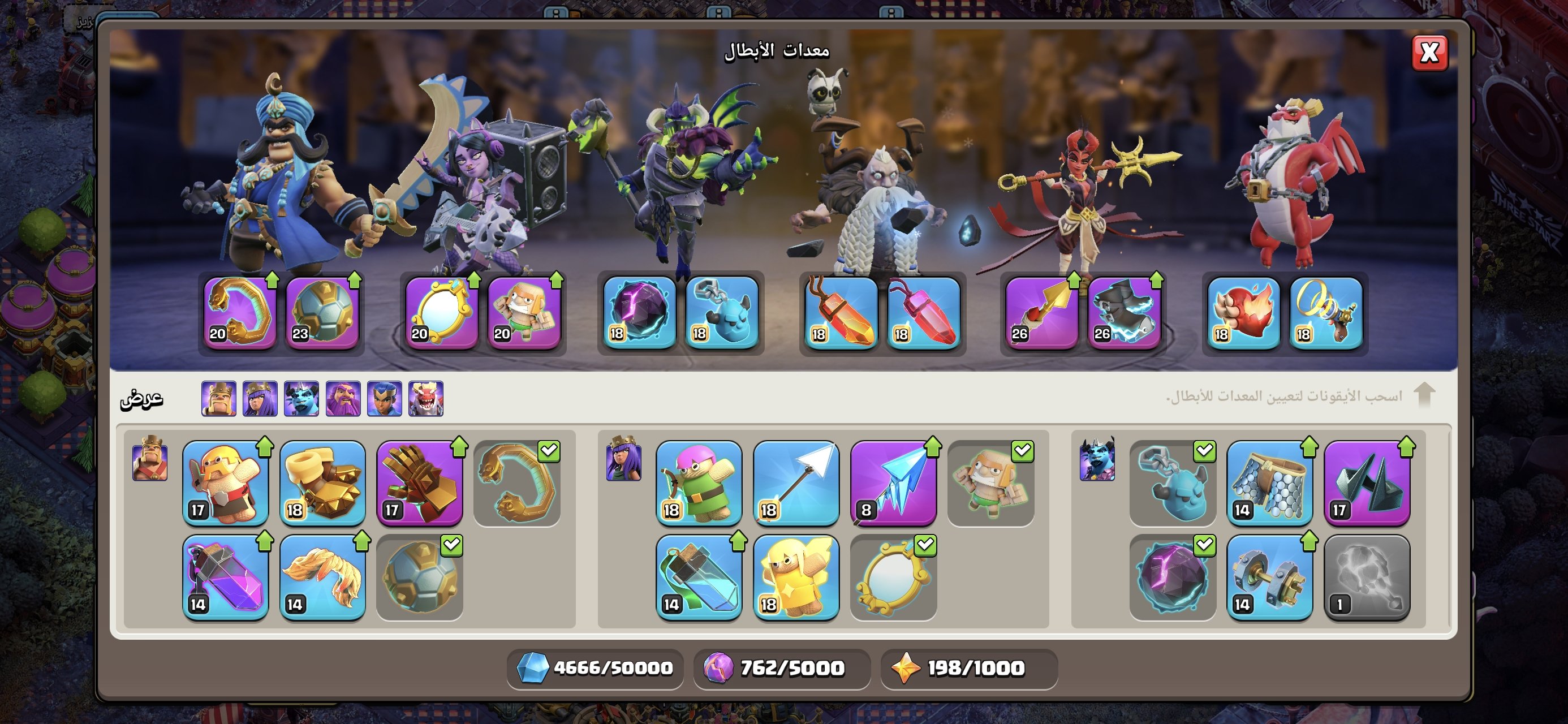The width and height of the screenshot is (1568, 724).
Task: Filter equipment by Grand Warden portrait
Action: point(343,399)
